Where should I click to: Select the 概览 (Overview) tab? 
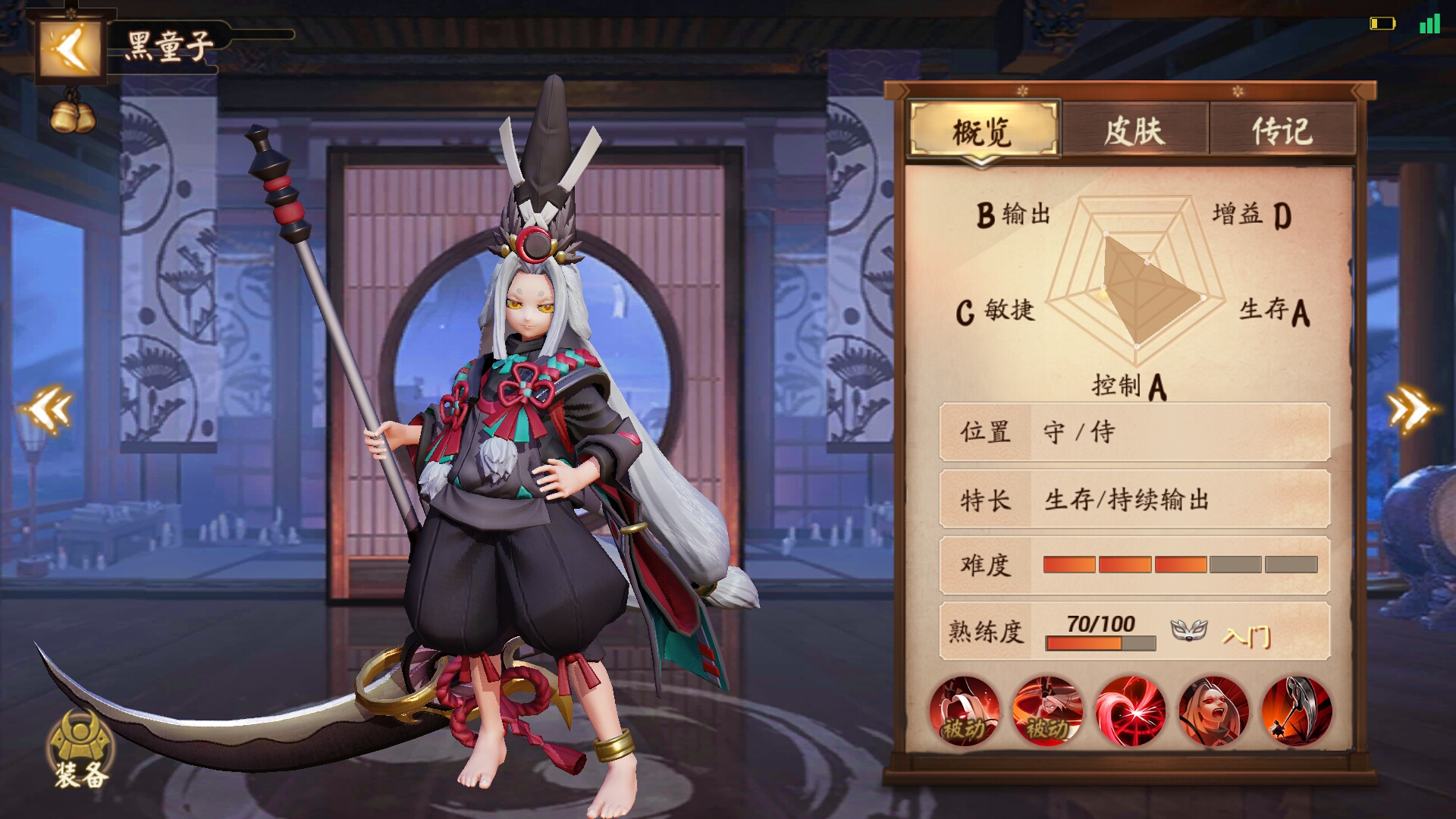click(x=983, y=131)
